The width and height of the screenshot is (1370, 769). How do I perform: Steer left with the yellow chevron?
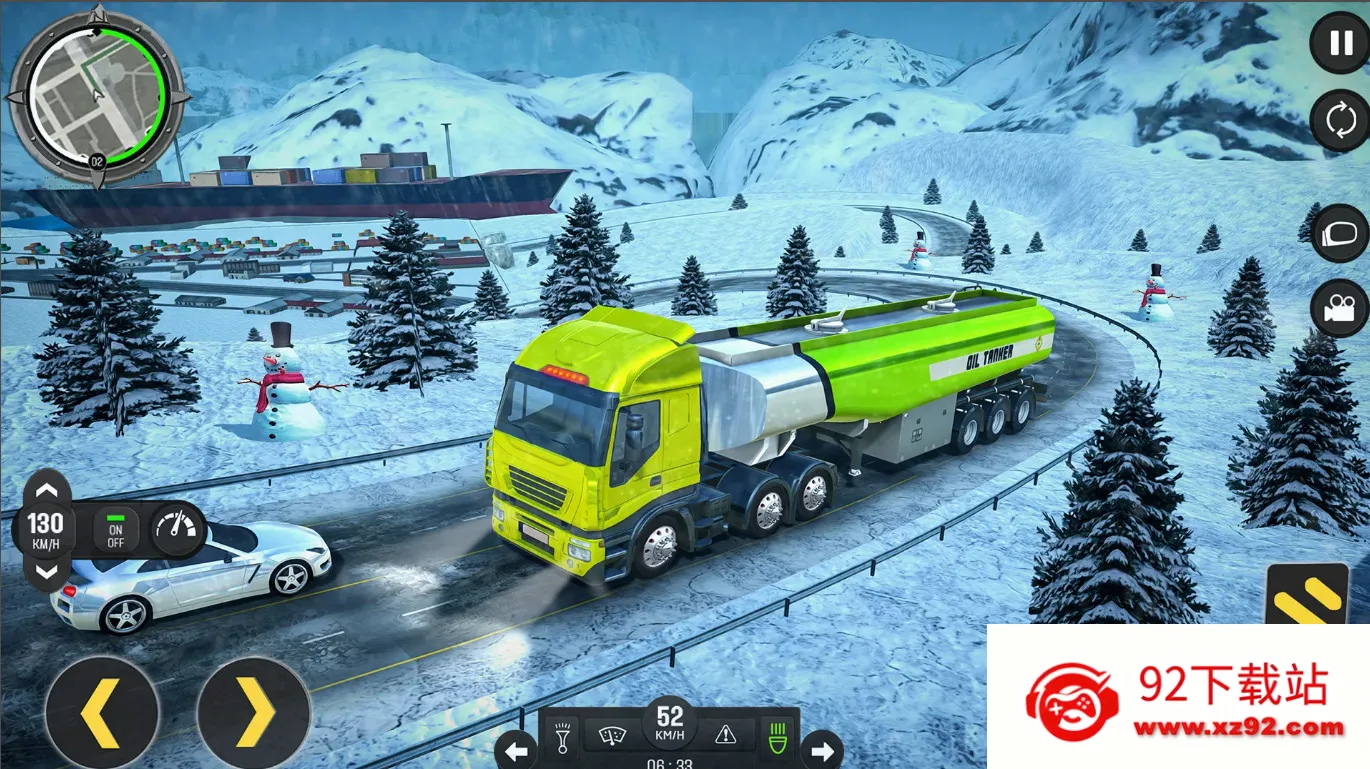coord(101,713)
